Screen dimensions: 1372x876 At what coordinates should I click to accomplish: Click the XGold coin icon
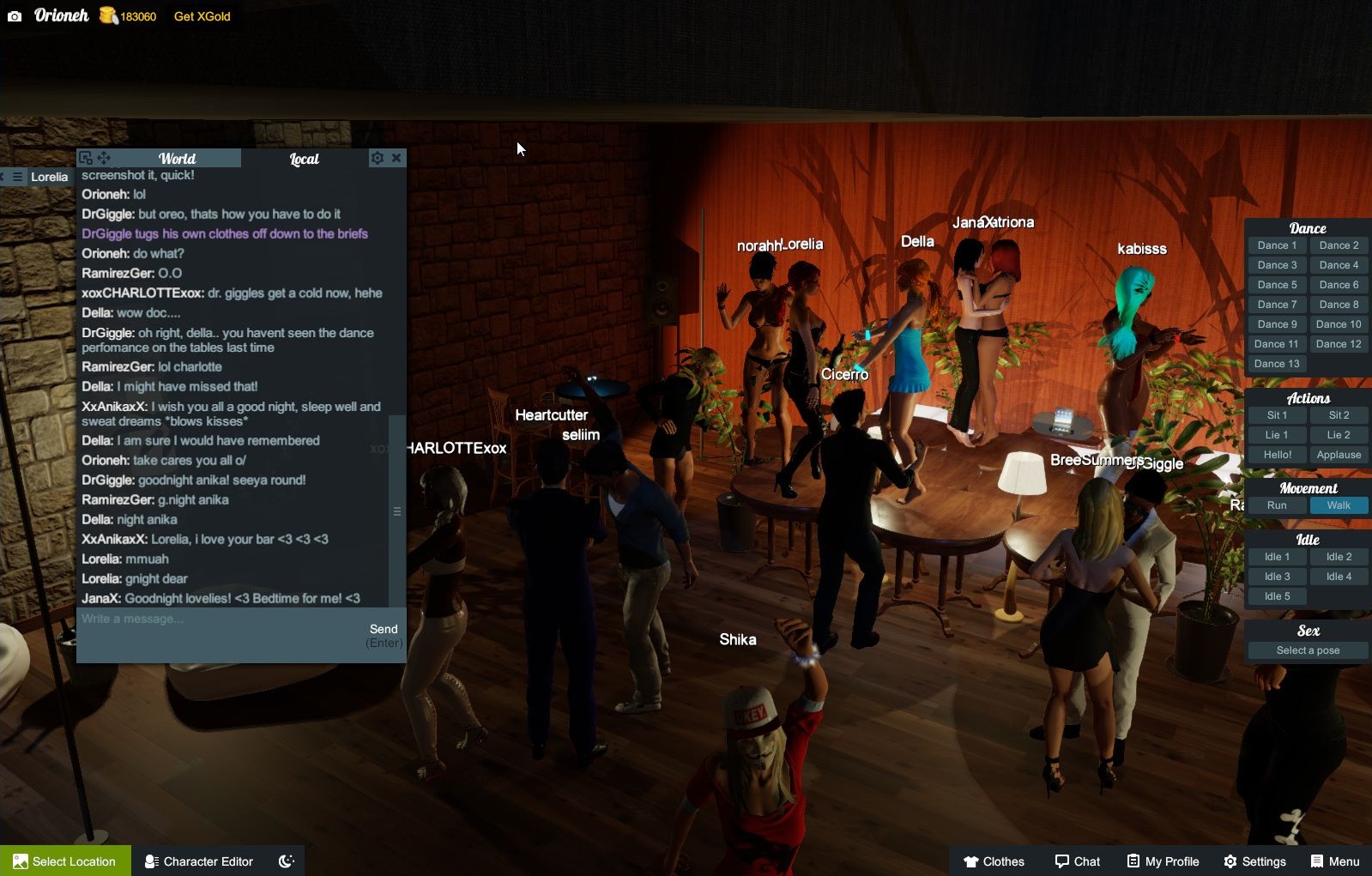click(106, 15)
